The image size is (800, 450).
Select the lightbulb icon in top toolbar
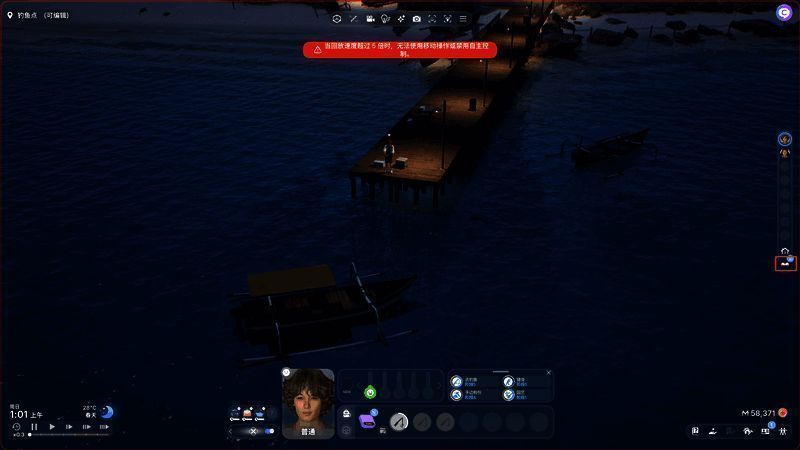tap(385, 19)
